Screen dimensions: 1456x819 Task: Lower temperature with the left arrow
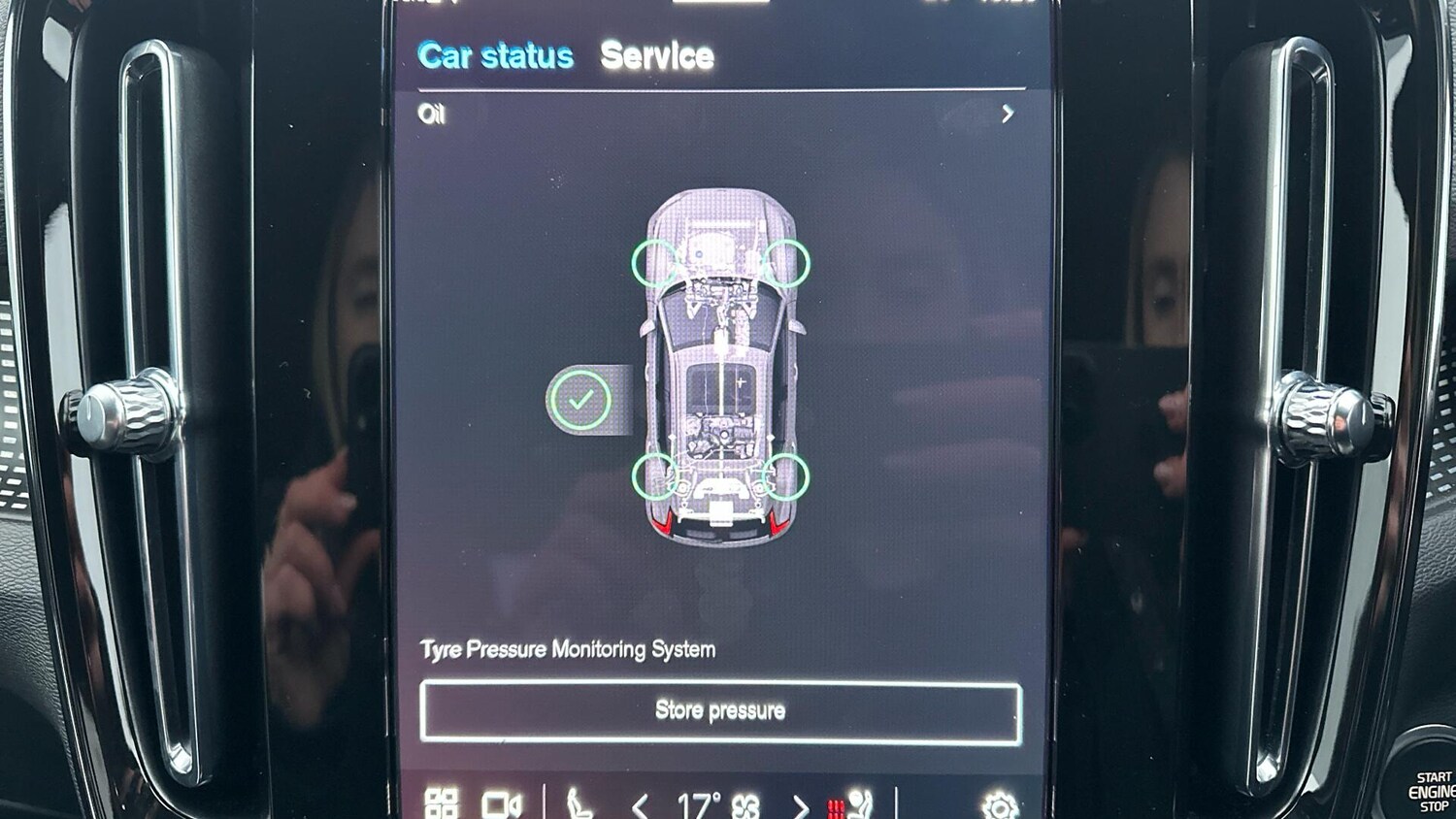pos(640,805)
